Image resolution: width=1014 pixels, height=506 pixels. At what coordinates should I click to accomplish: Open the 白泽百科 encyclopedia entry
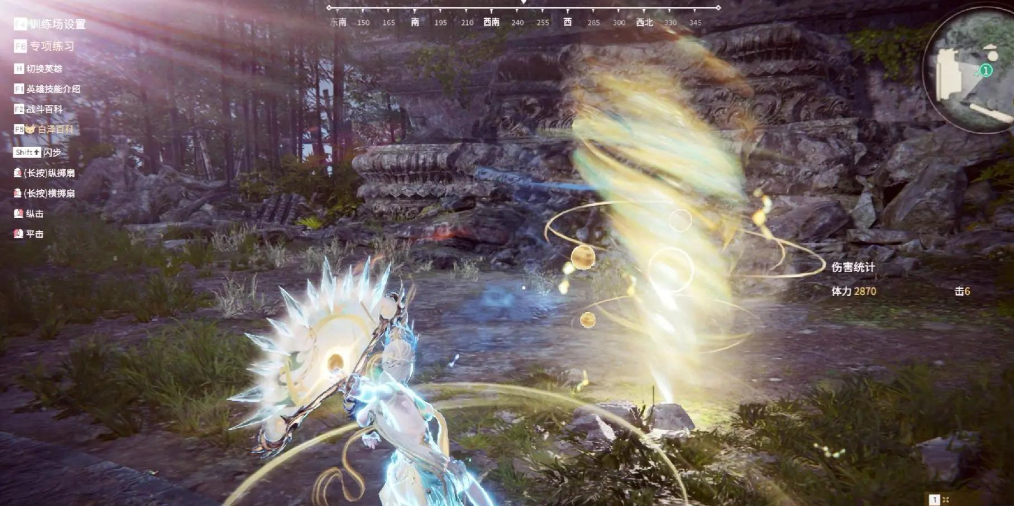click(x=50, y=130)
